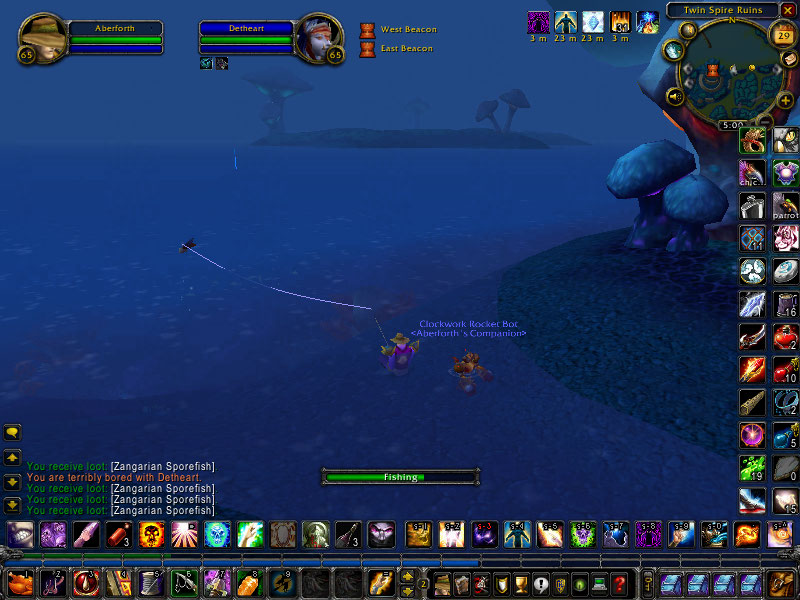Image resolution: width=800 pixels, height=600 pixels.
Task: Click the West Beacon objective icon
Action: click(x=367, y=30)
